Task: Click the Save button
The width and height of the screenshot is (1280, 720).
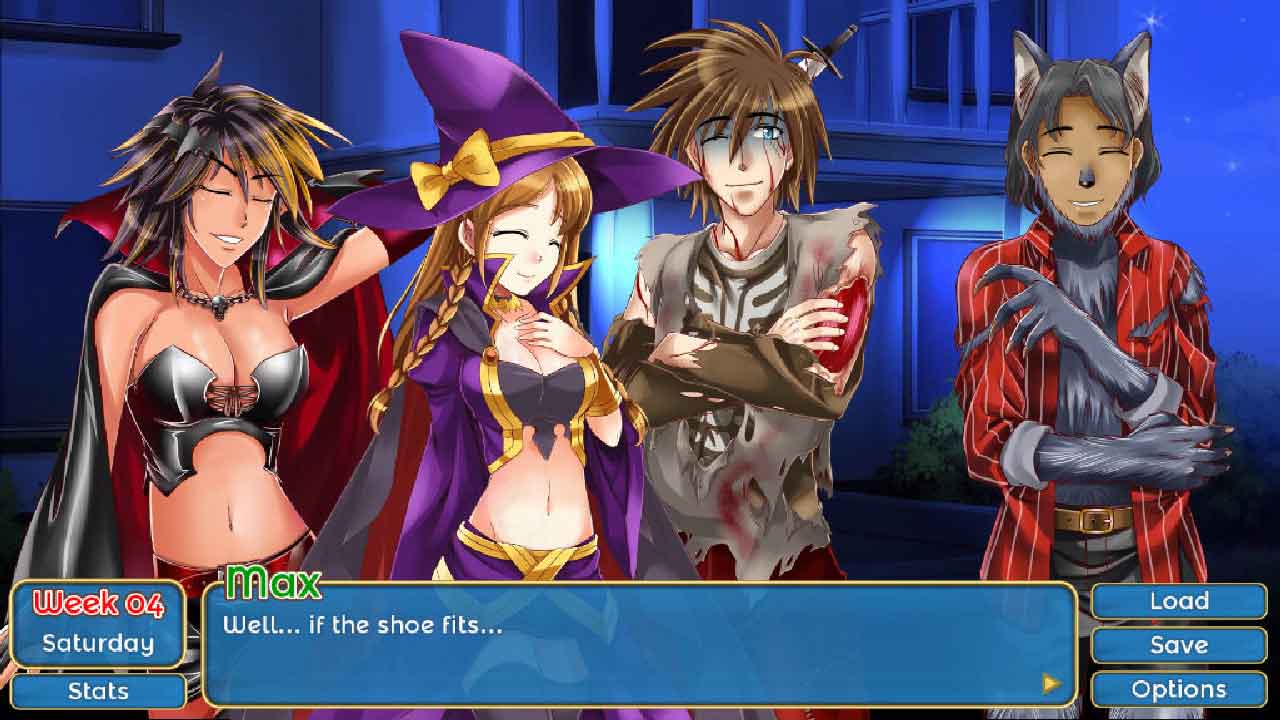Action: 1179,645
